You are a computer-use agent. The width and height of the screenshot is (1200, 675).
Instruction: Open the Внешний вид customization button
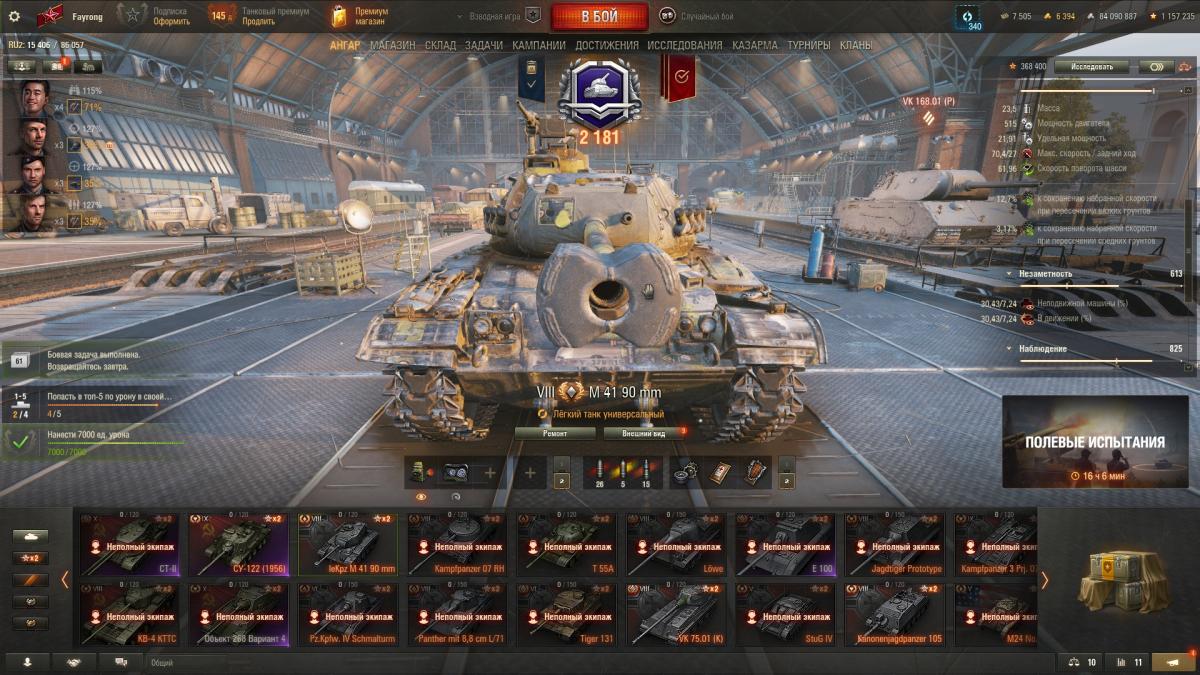coord(644,433)
